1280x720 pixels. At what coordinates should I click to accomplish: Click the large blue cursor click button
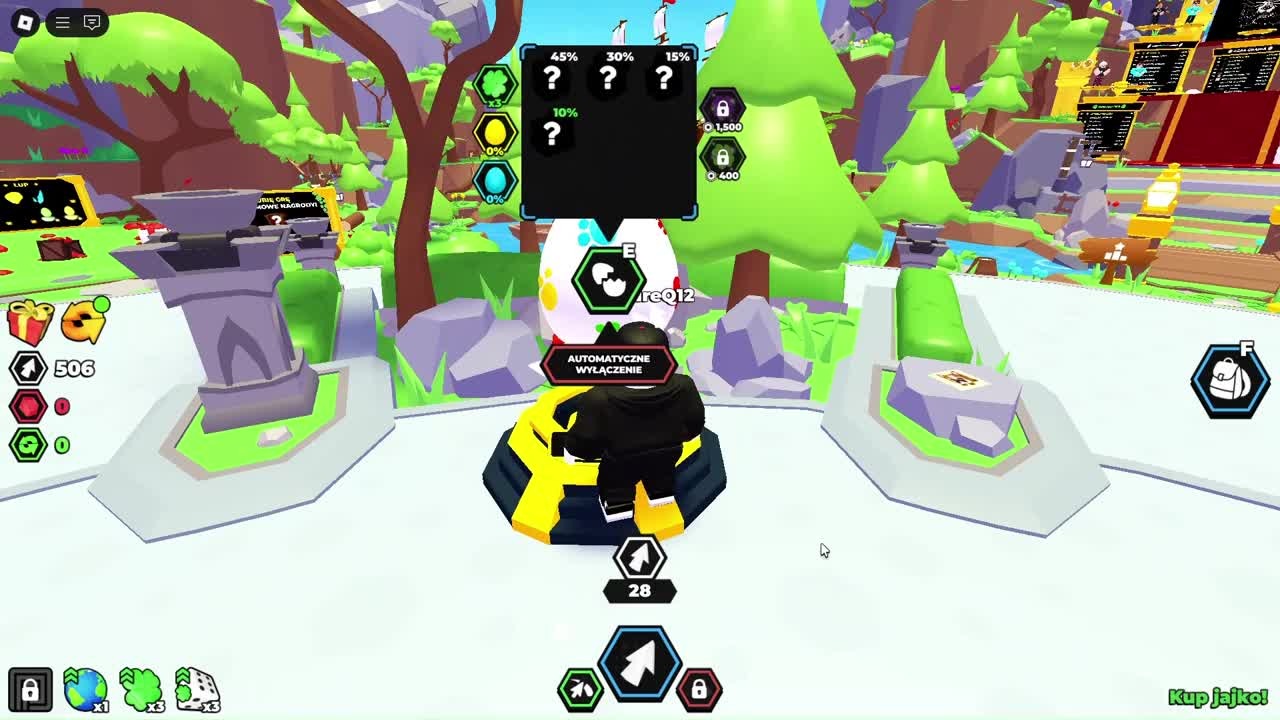tap(640, 661)
